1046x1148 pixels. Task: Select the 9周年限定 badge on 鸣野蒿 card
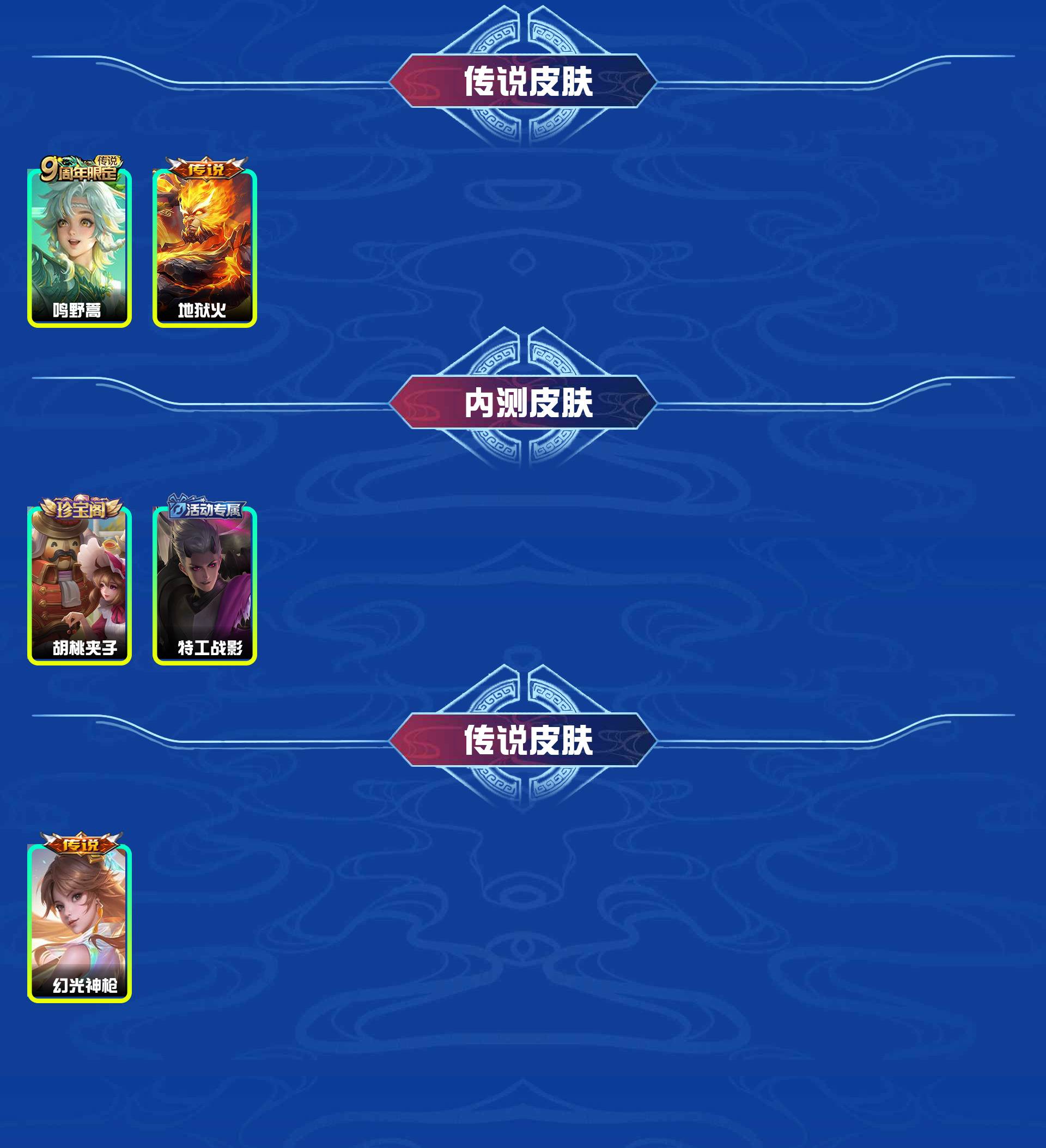click(83, 167)
